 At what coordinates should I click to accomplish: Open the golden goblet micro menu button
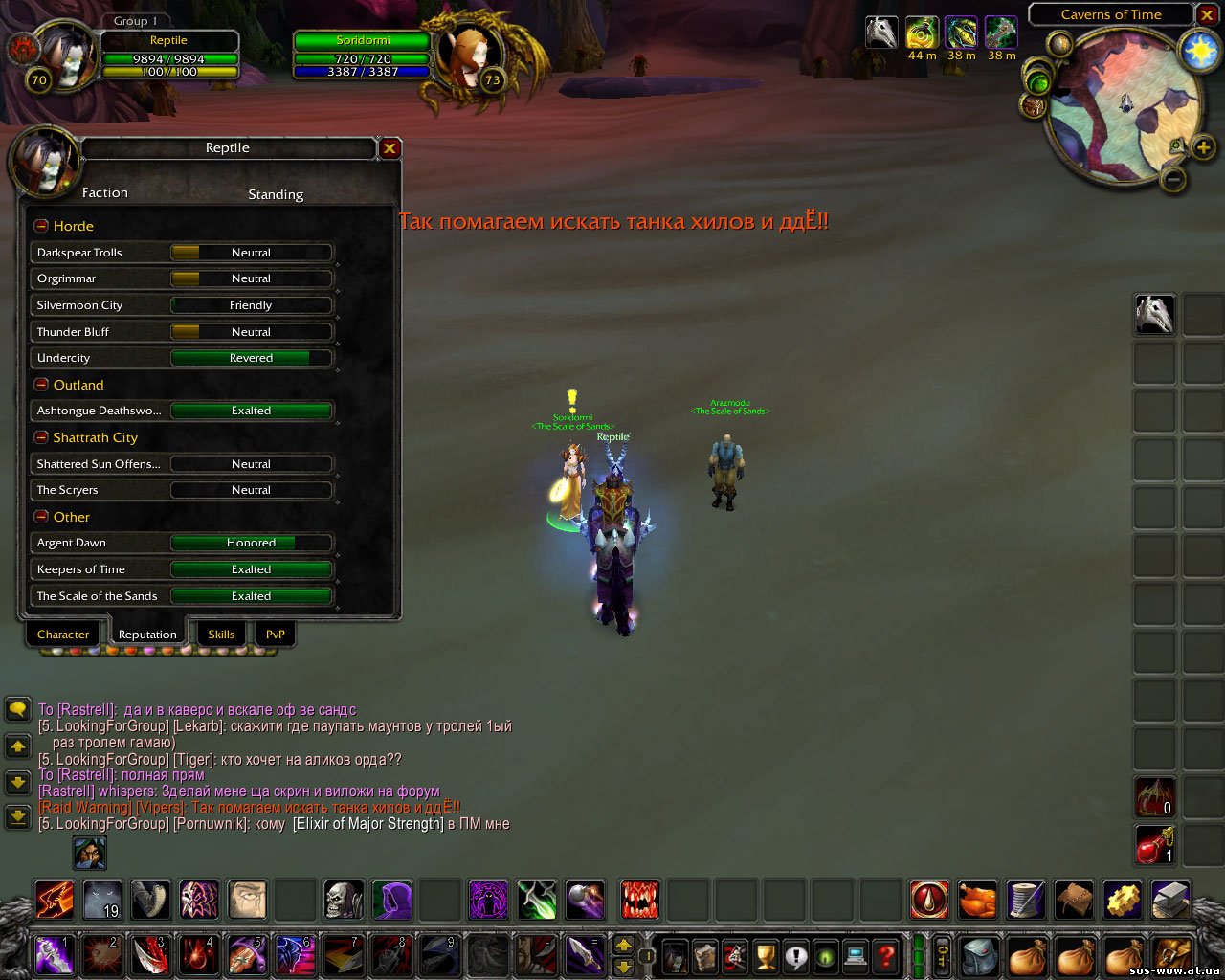pyautogui.click(x=765, y=955)
